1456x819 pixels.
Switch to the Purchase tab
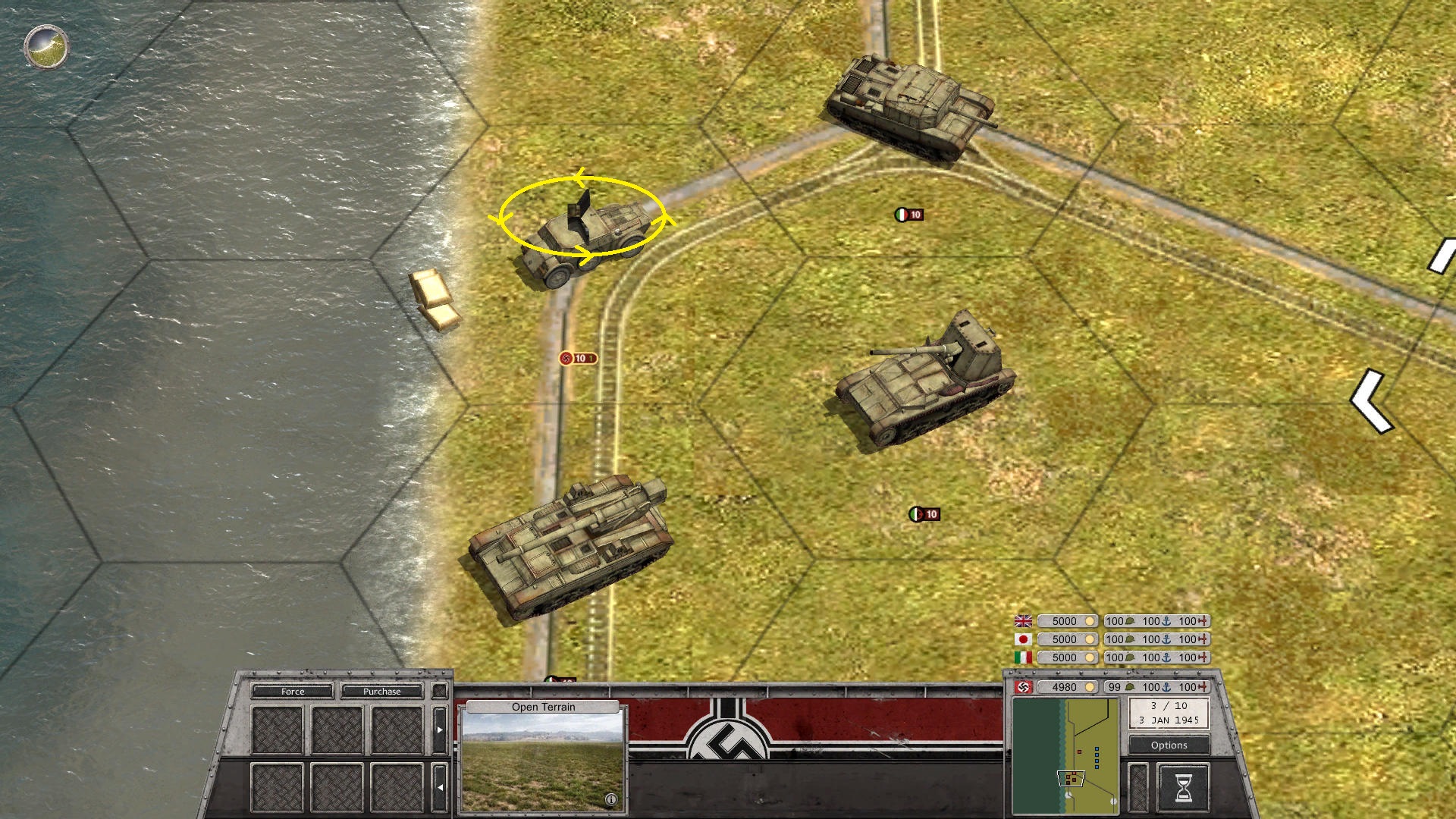[381, 691]
